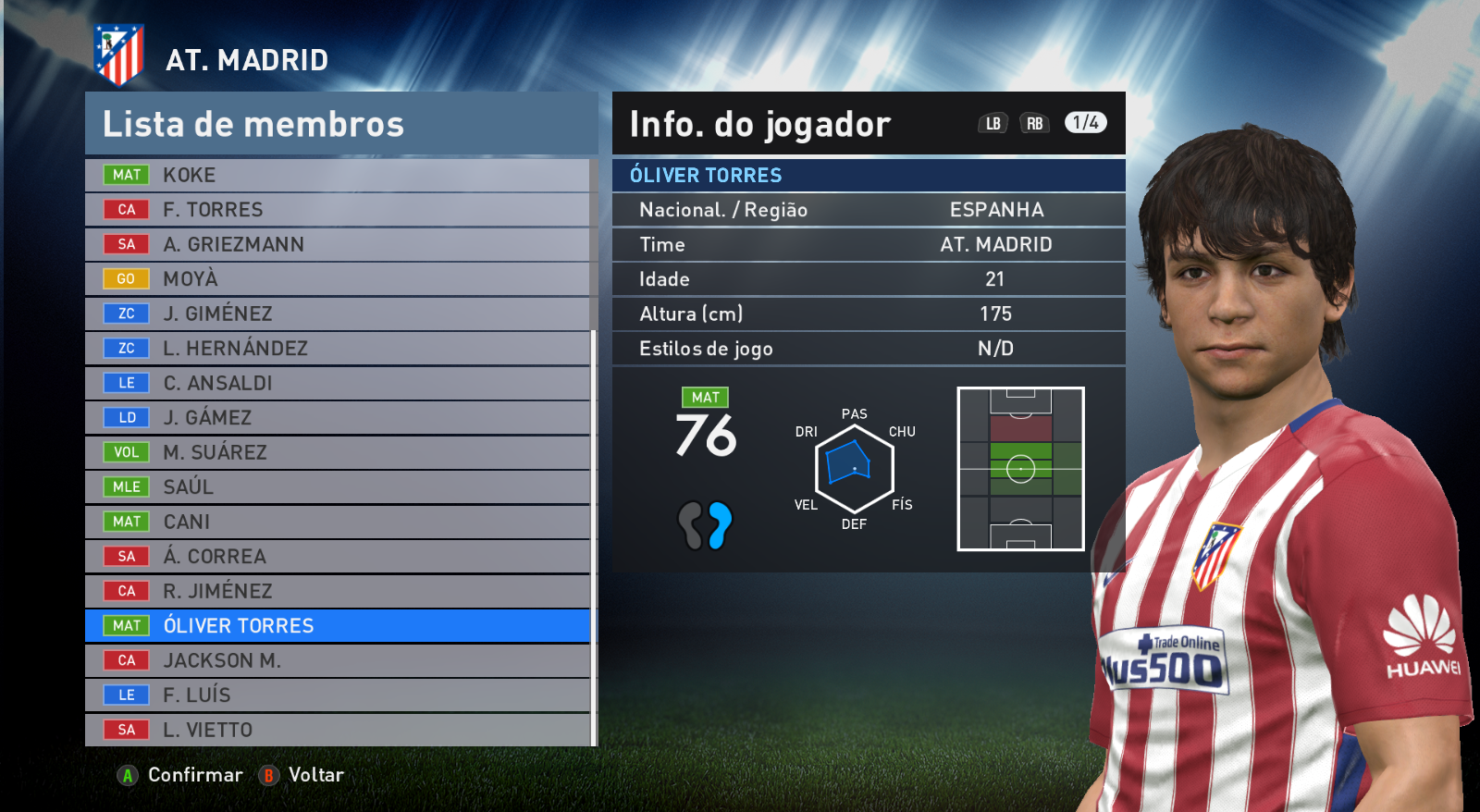The image size is (1480, 812).
Task: Pick J. Gámez from the squad
Action: pyautogui.click(x=337, y=418)
